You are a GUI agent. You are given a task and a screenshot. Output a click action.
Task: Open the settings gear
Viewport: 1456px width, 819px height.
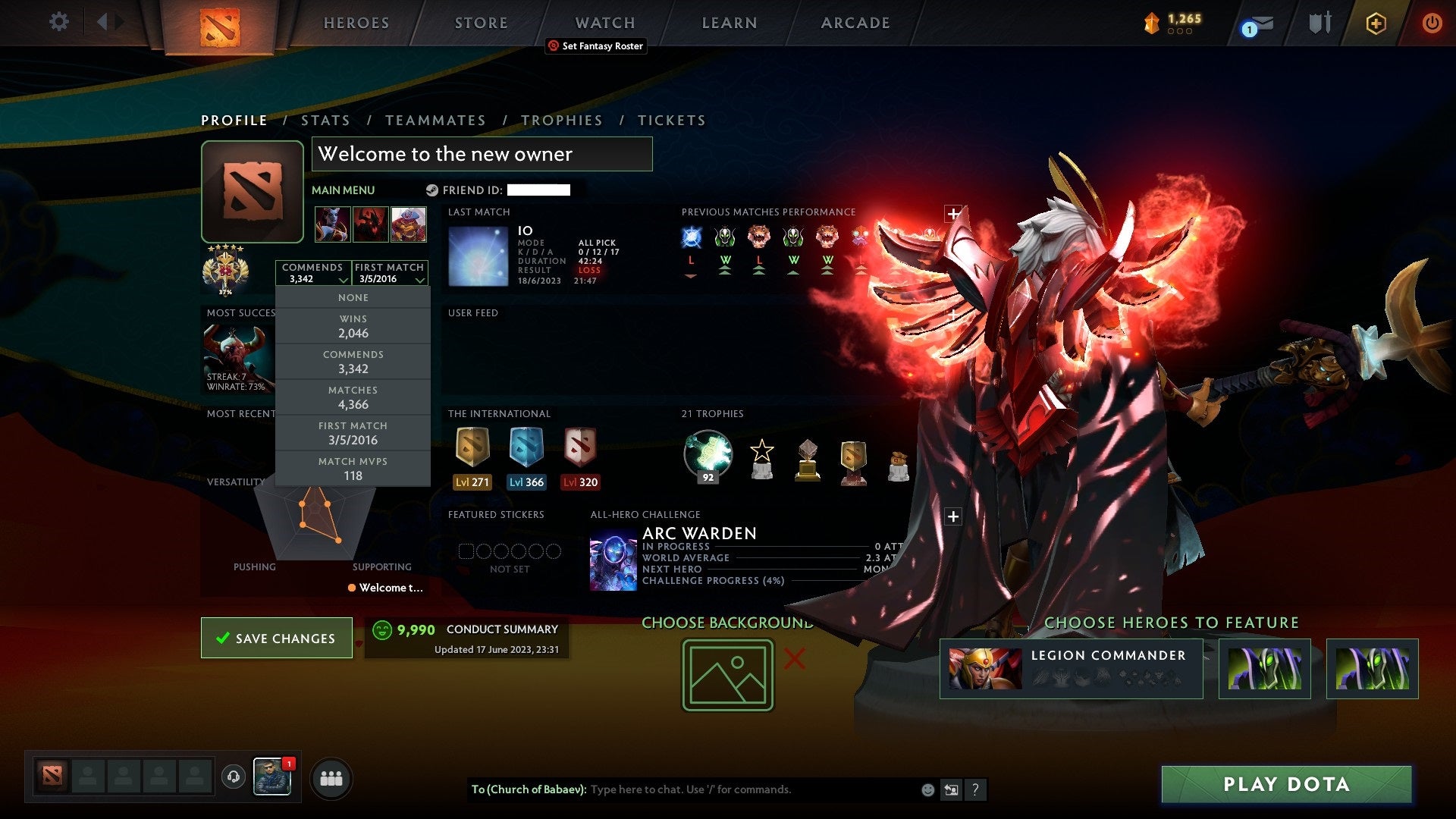click(58, 22)
